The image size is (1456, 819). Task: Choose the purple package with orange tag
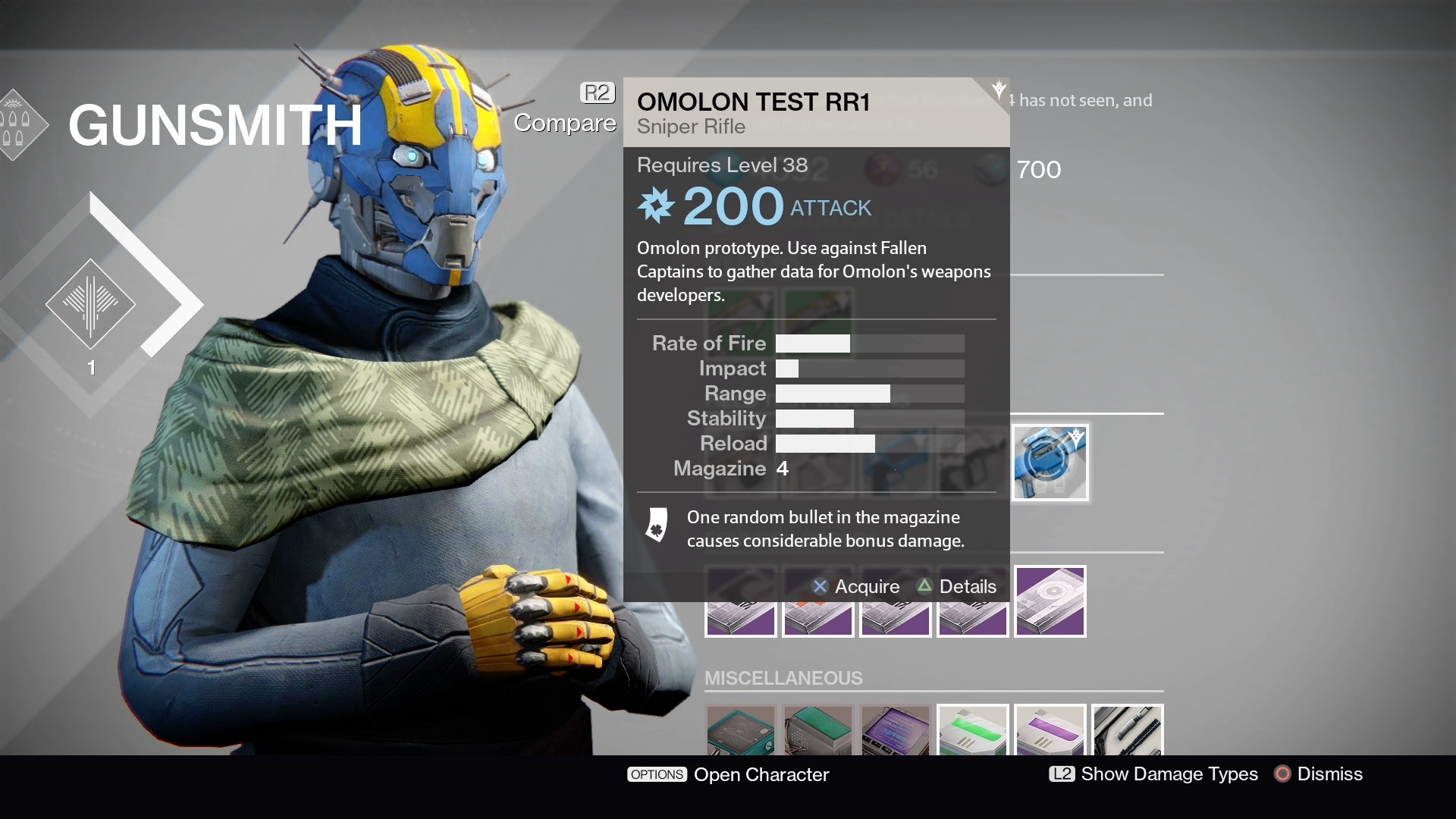[817, 618]
